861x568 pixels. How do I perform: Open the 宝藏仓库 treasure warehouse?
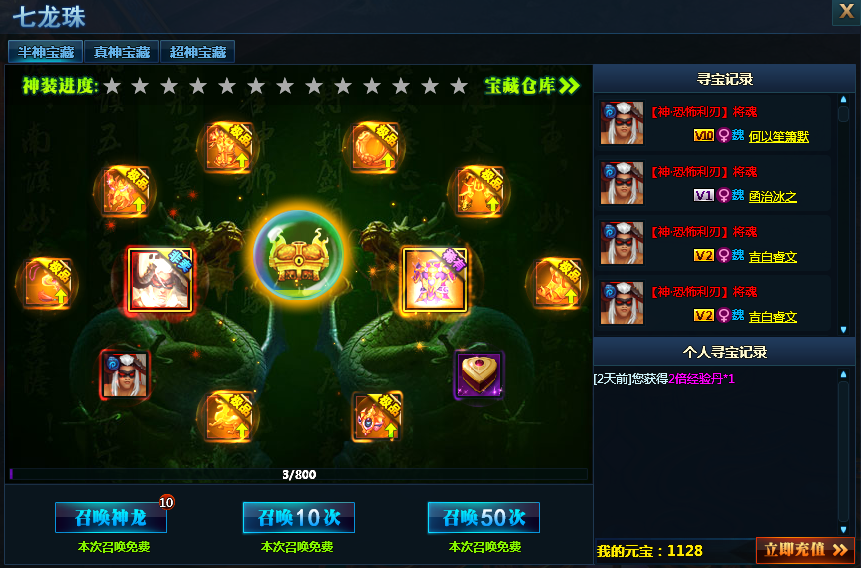[x=532, y=86]
